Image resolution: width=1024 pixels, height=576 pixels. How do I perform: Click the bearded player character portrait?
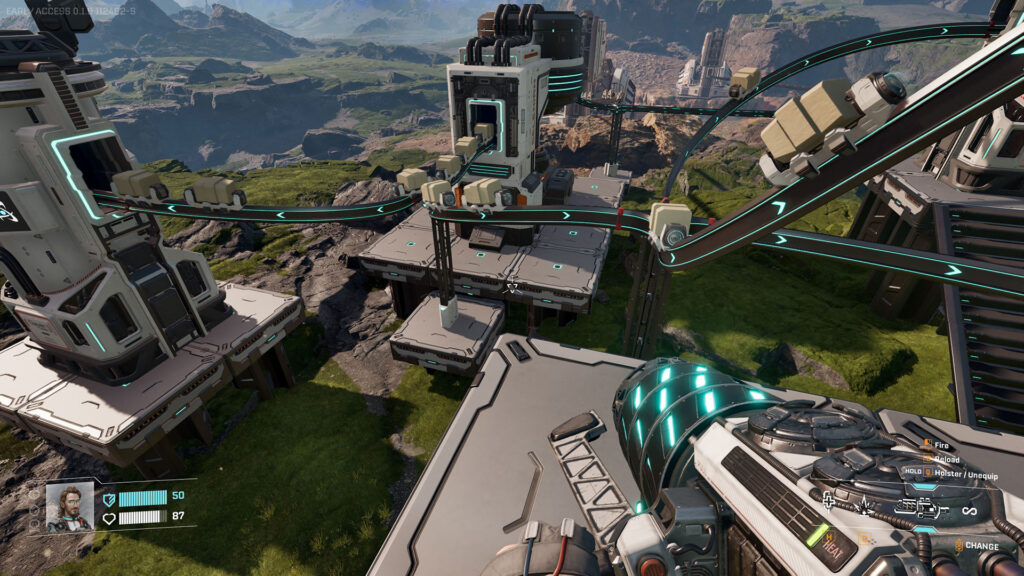[x=69, y=507]
